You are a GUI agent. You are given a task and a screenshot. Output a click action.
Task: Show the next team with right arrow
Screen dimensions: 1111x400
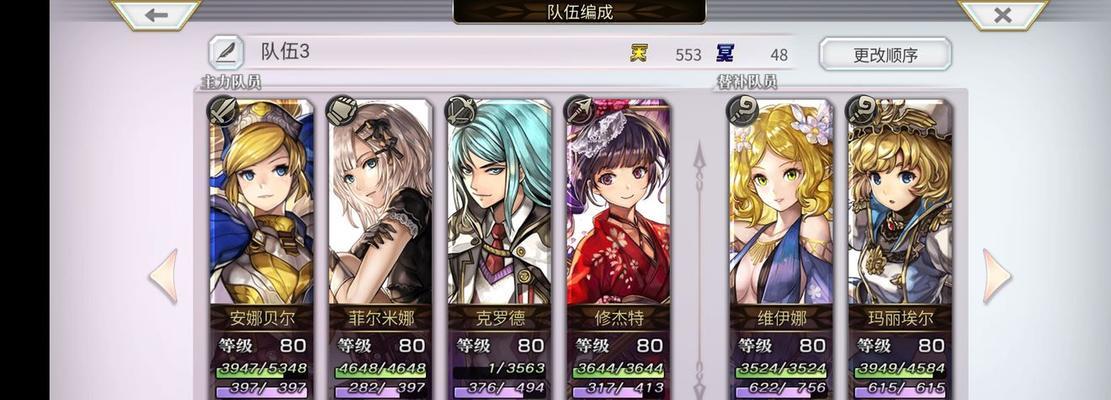coord(996,276)
